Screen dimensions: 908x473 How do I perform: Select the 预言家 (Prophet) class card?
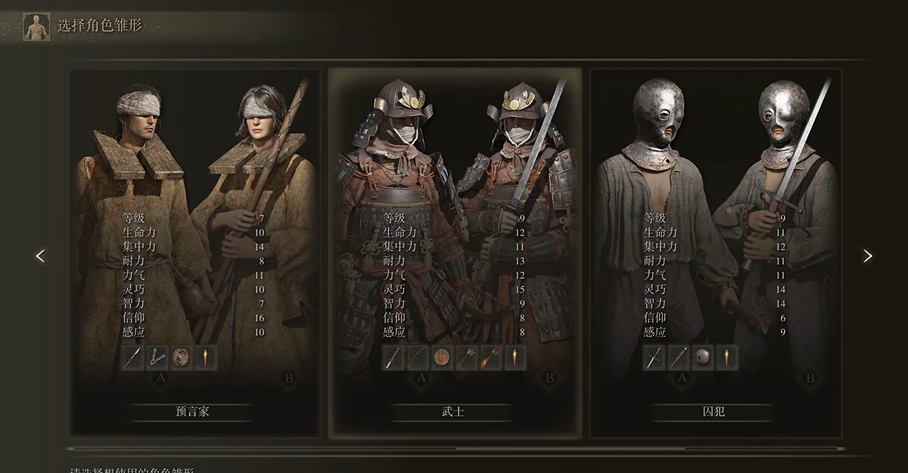click(x=193, y=250)
